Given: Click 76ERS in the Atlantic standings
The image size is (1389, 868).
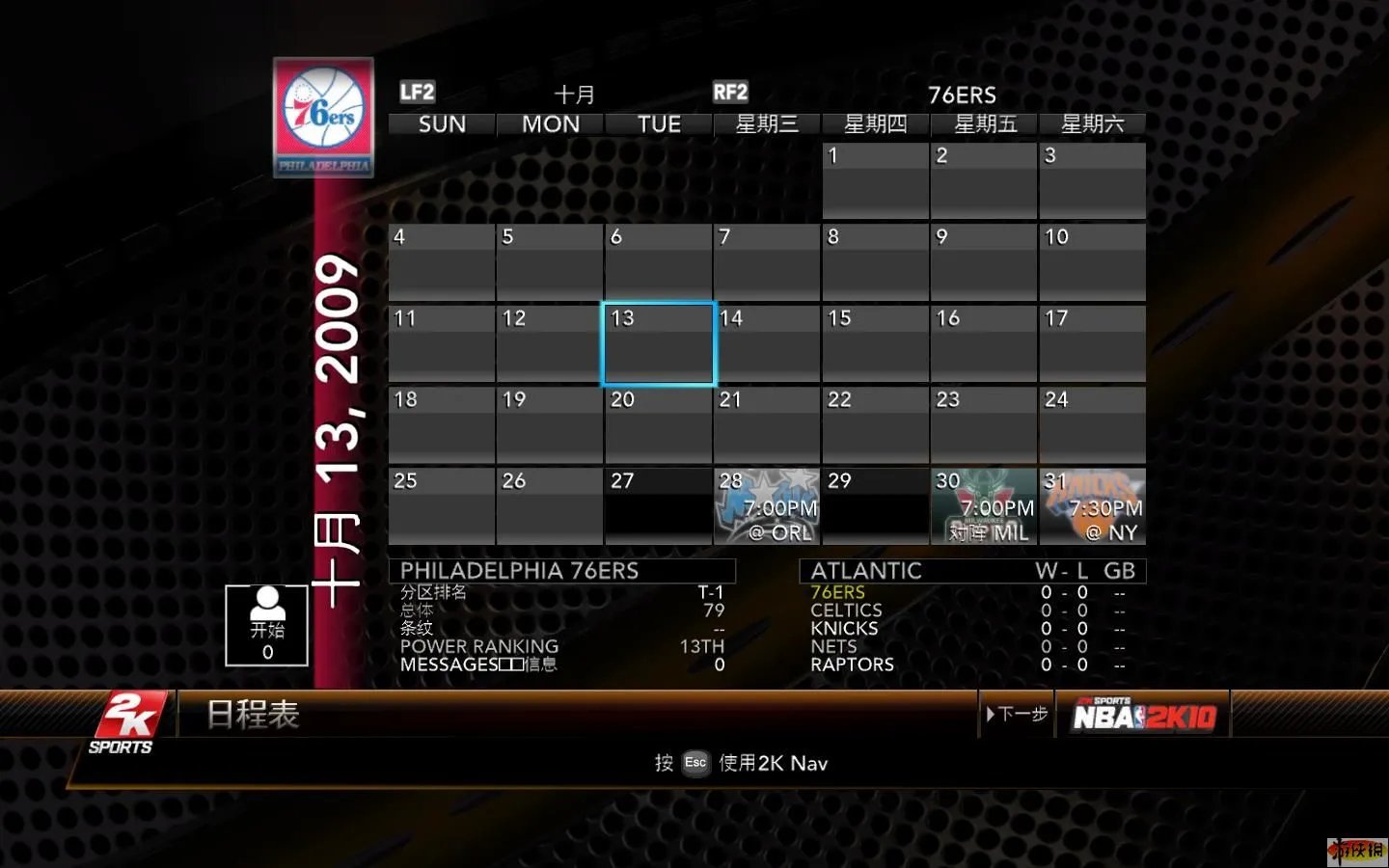Looking at the screenshot, I should coord(835,591).
